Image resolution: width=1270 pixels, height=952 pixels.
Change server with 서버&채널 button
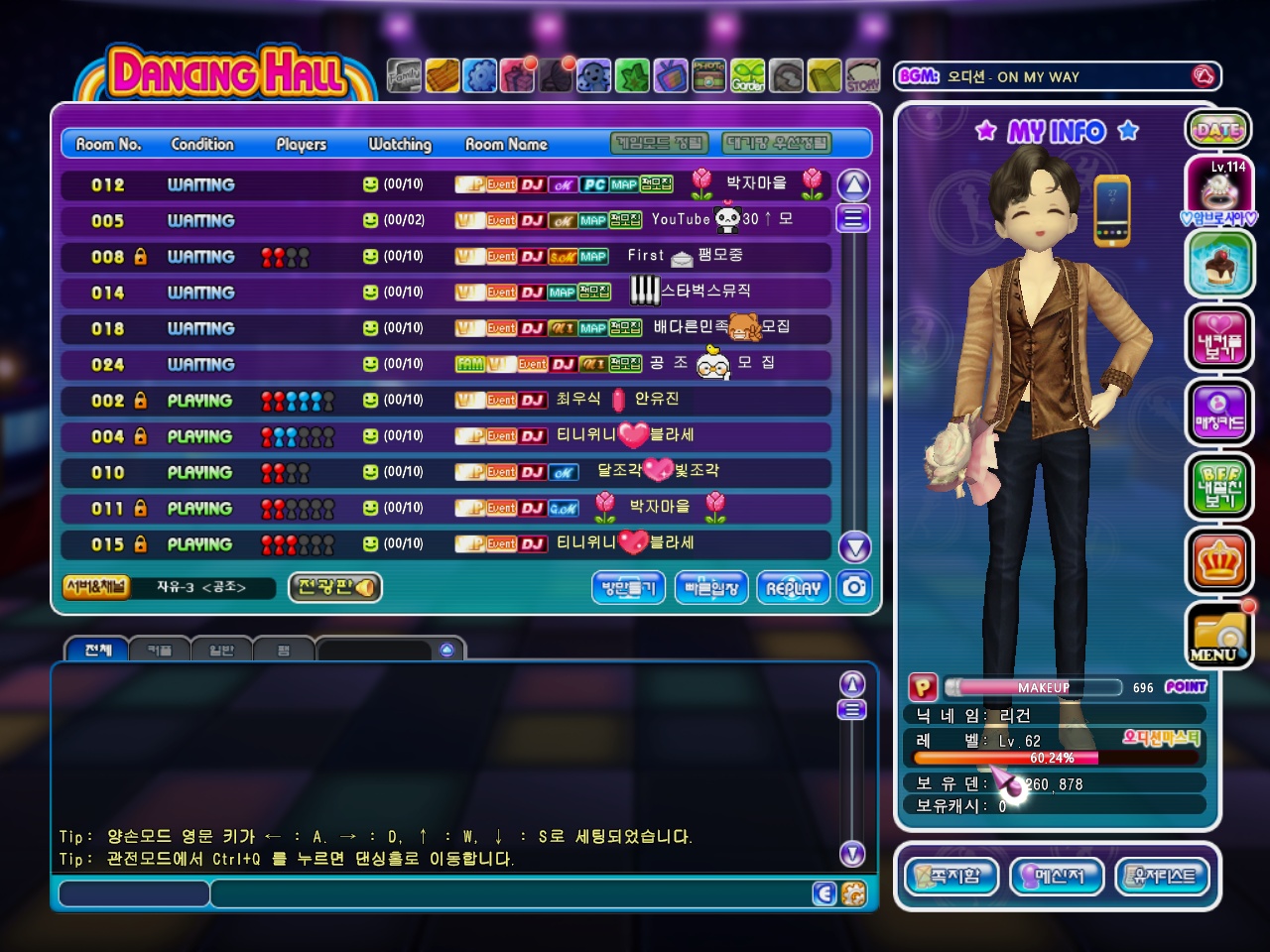point(95,587)
